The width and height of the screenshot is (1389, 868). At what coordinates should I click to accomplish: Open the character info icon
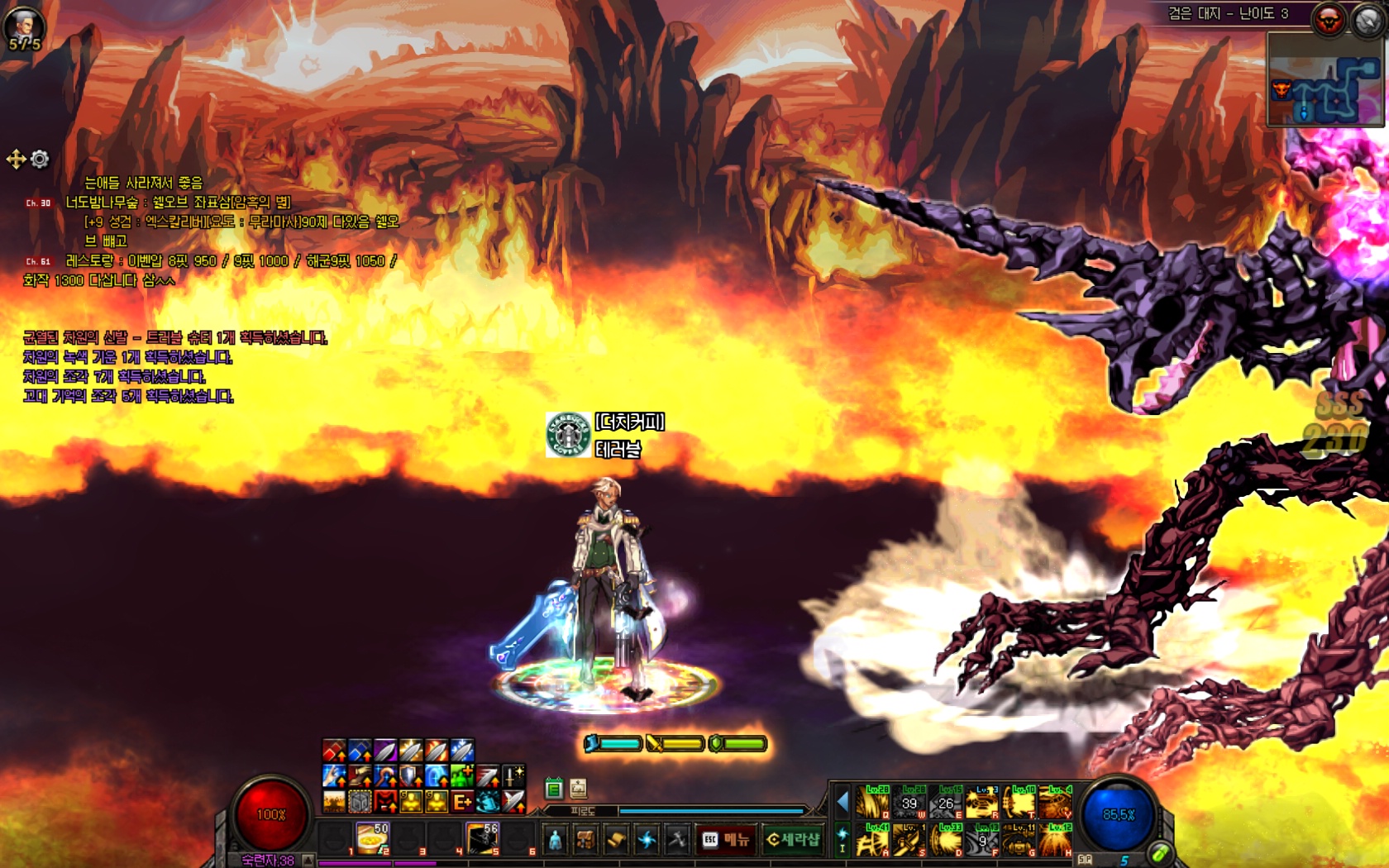[556, 840]
